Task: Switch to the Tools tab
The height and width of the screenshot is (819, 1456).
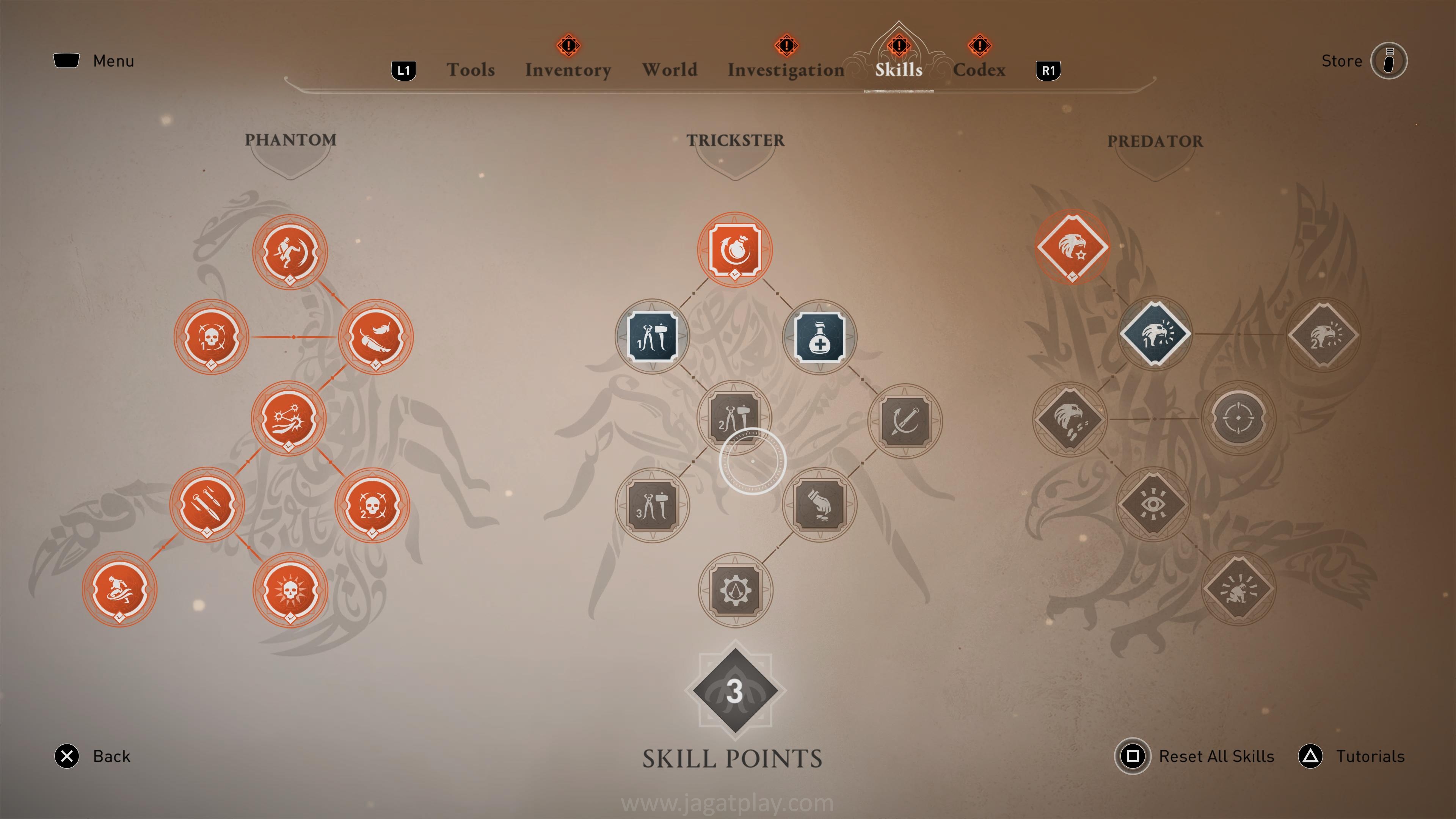Action: tap(470, 69)
